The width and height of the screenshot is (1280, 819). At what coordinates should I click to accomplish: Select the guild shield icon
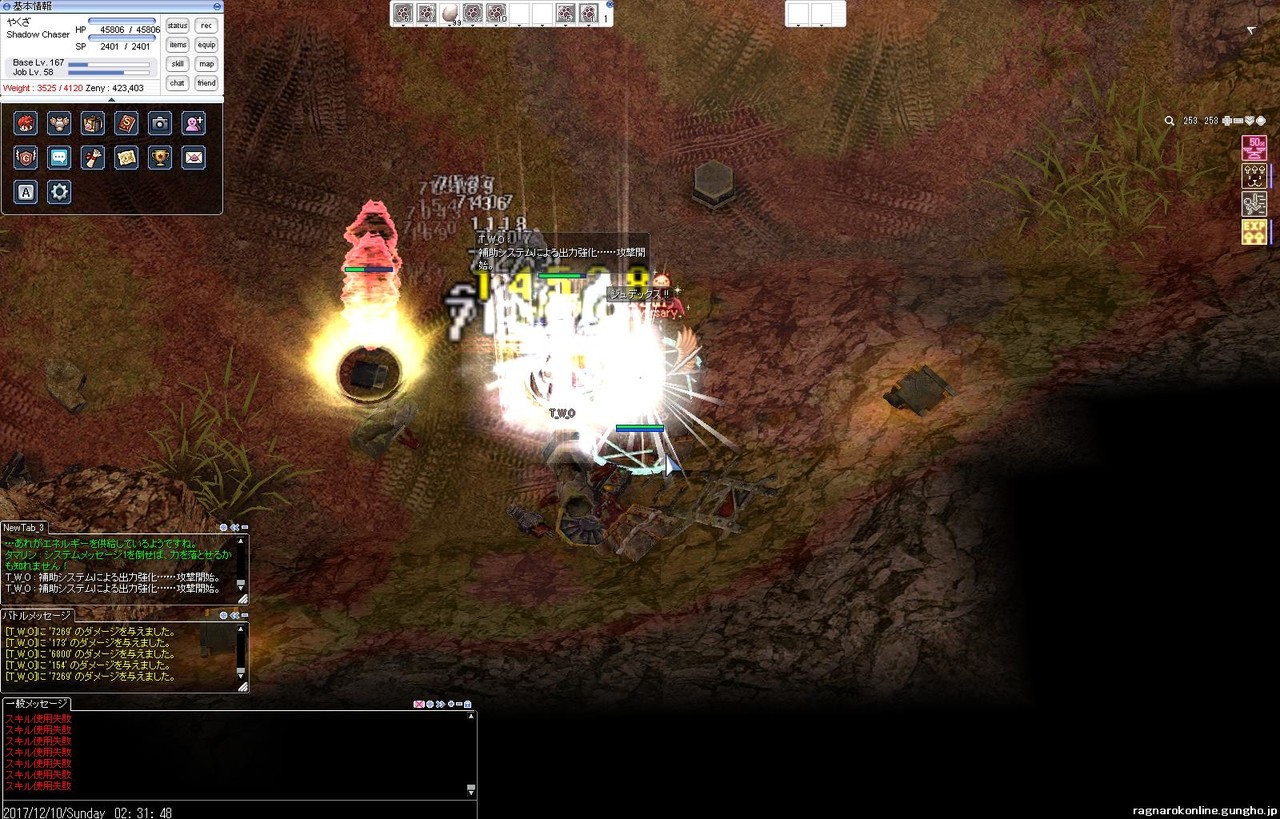[x=26, y=158]
